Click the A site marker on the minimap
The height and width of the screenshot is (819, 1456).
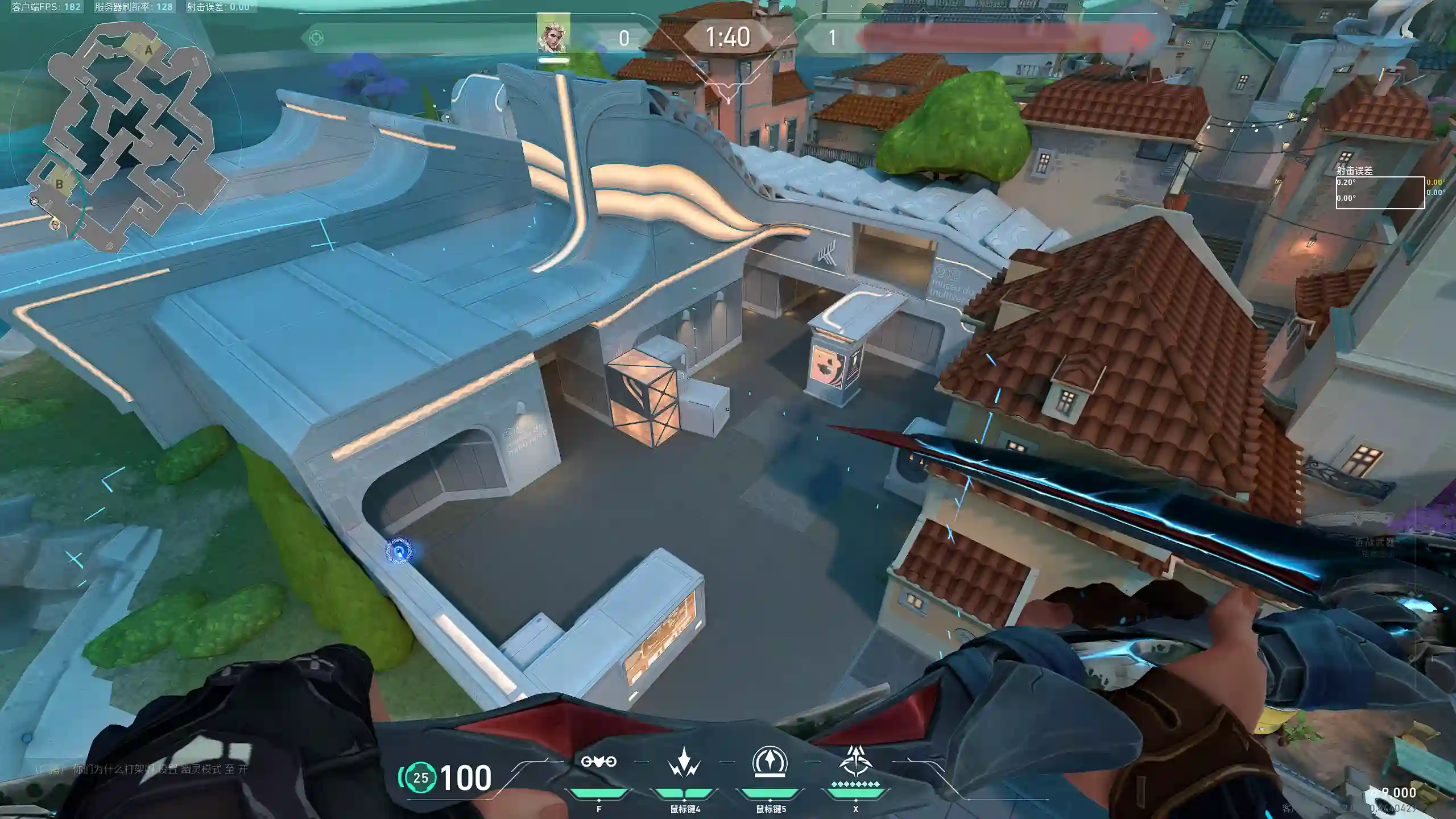148,51
